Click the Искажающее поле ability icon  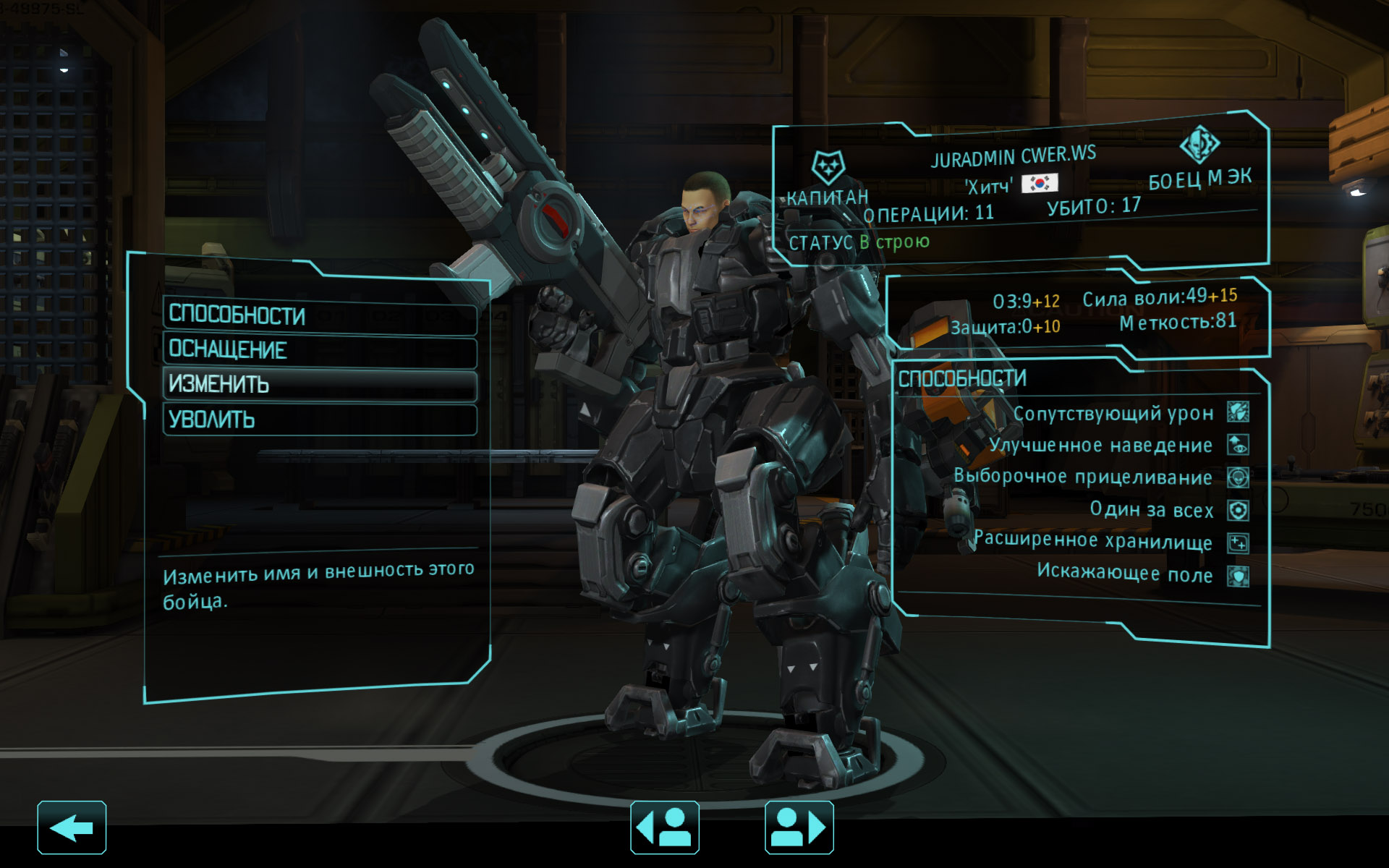(1238, 576)
